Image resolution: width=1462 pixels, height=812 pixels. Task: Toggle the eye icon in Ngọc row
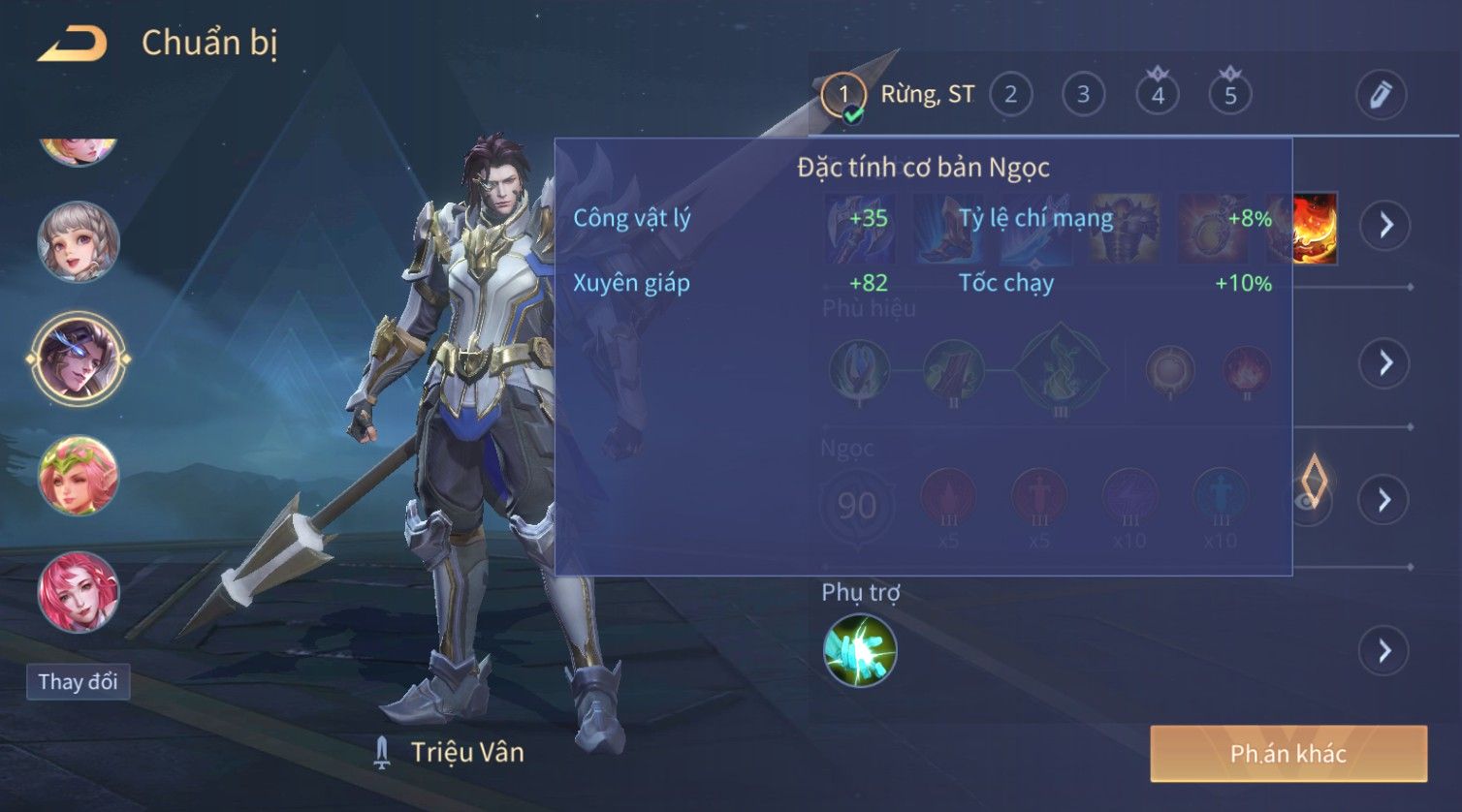tap(1311, 501)
